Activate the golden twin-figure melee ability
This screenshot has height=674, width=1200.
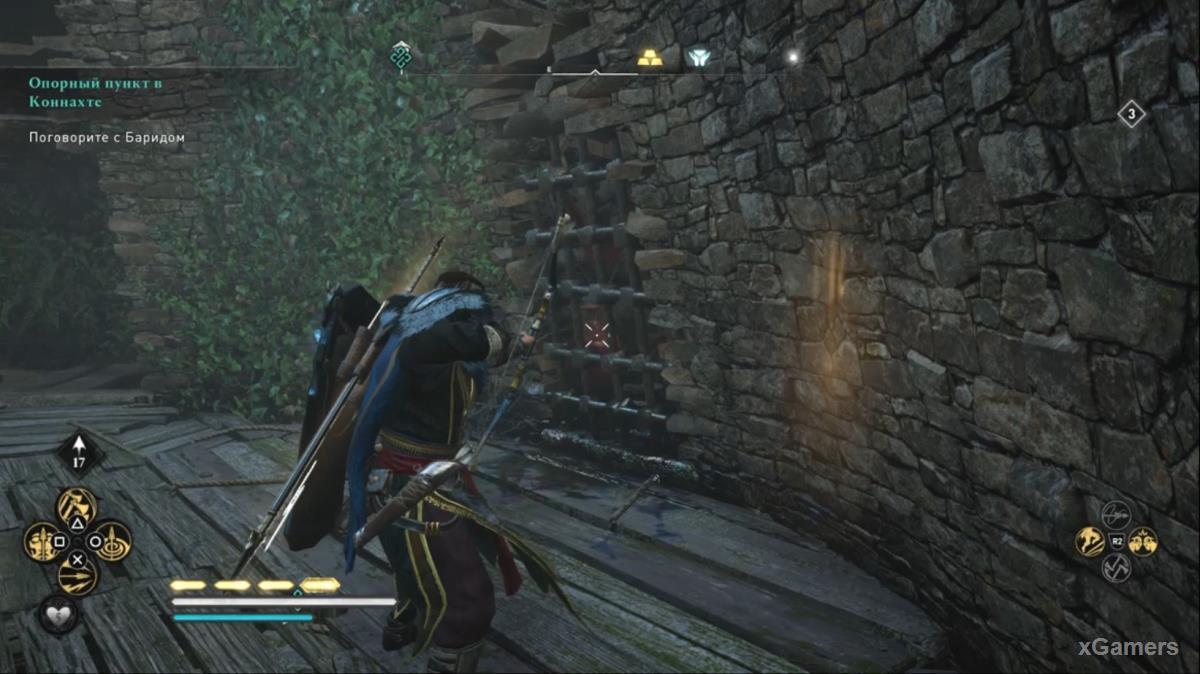(1142, 541)
